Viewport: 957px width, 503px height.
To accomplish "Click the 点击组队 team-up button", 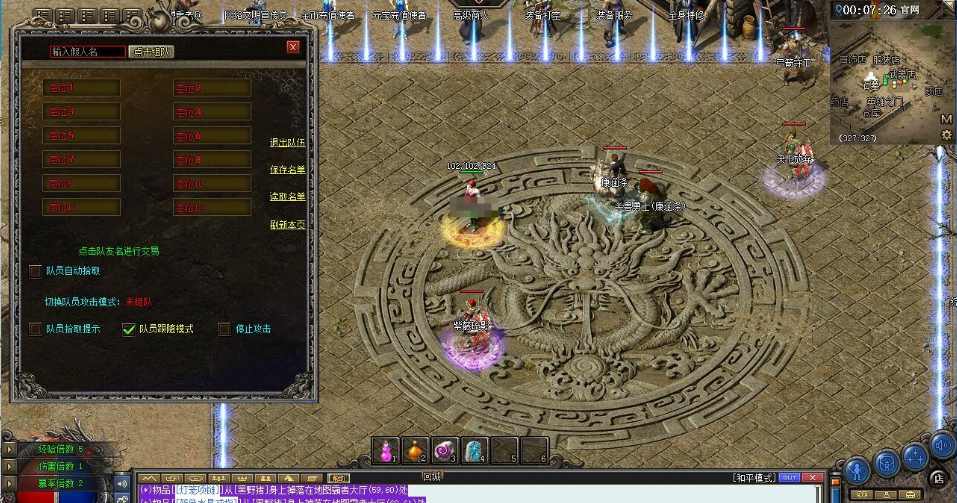I will point(152,51).
